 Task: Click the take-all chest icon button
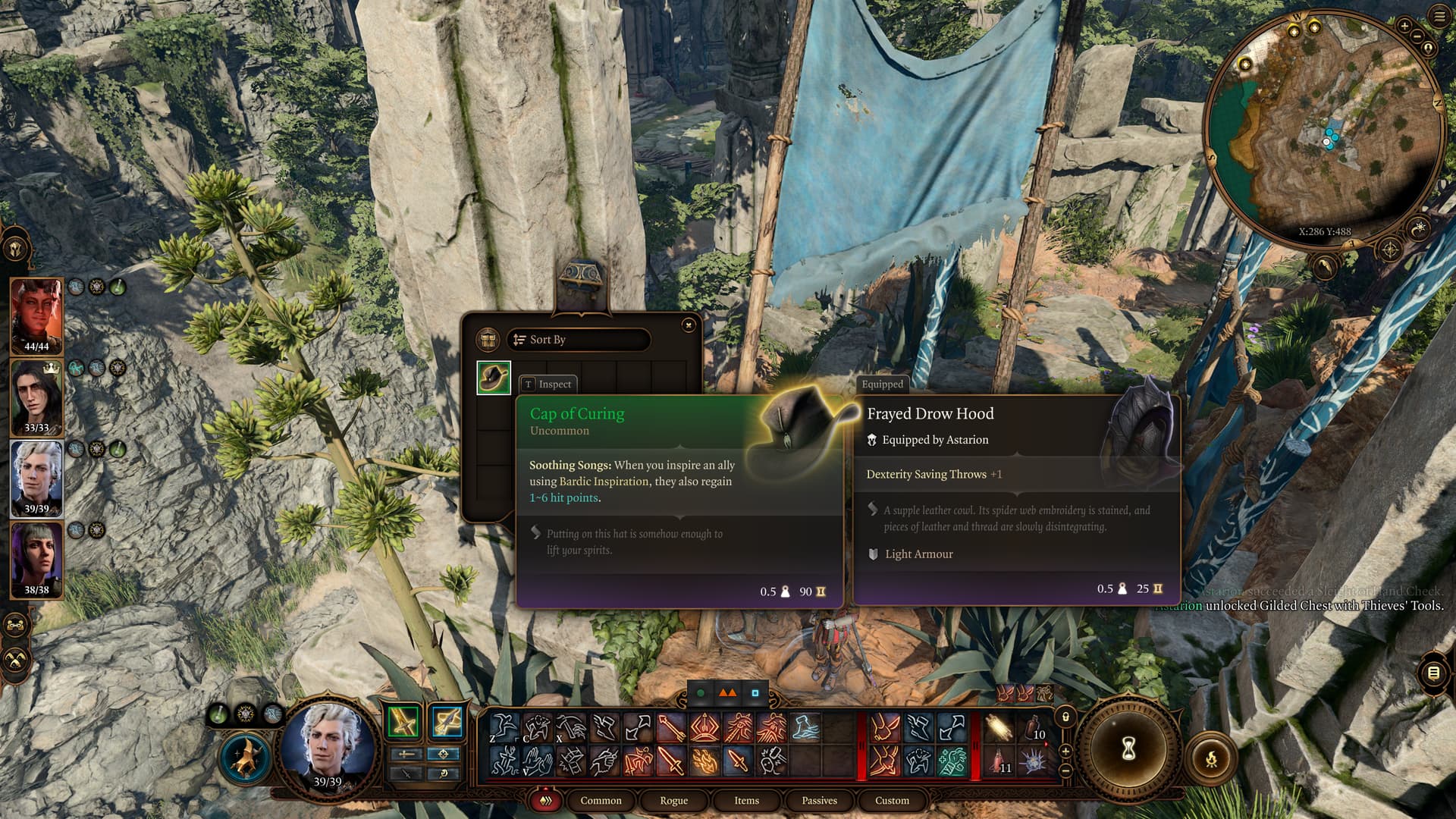(487, 340)
